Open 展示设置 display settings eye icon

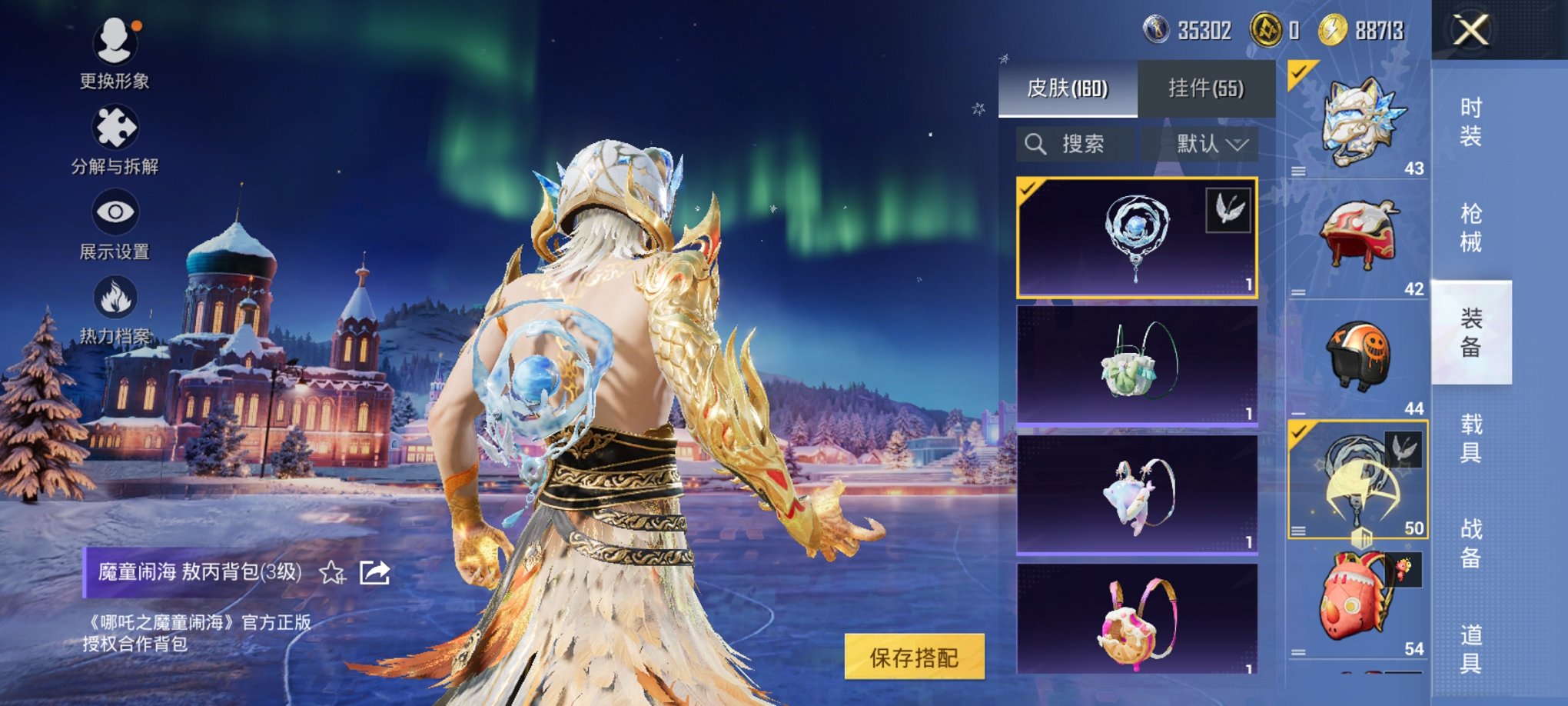[115, 211]
